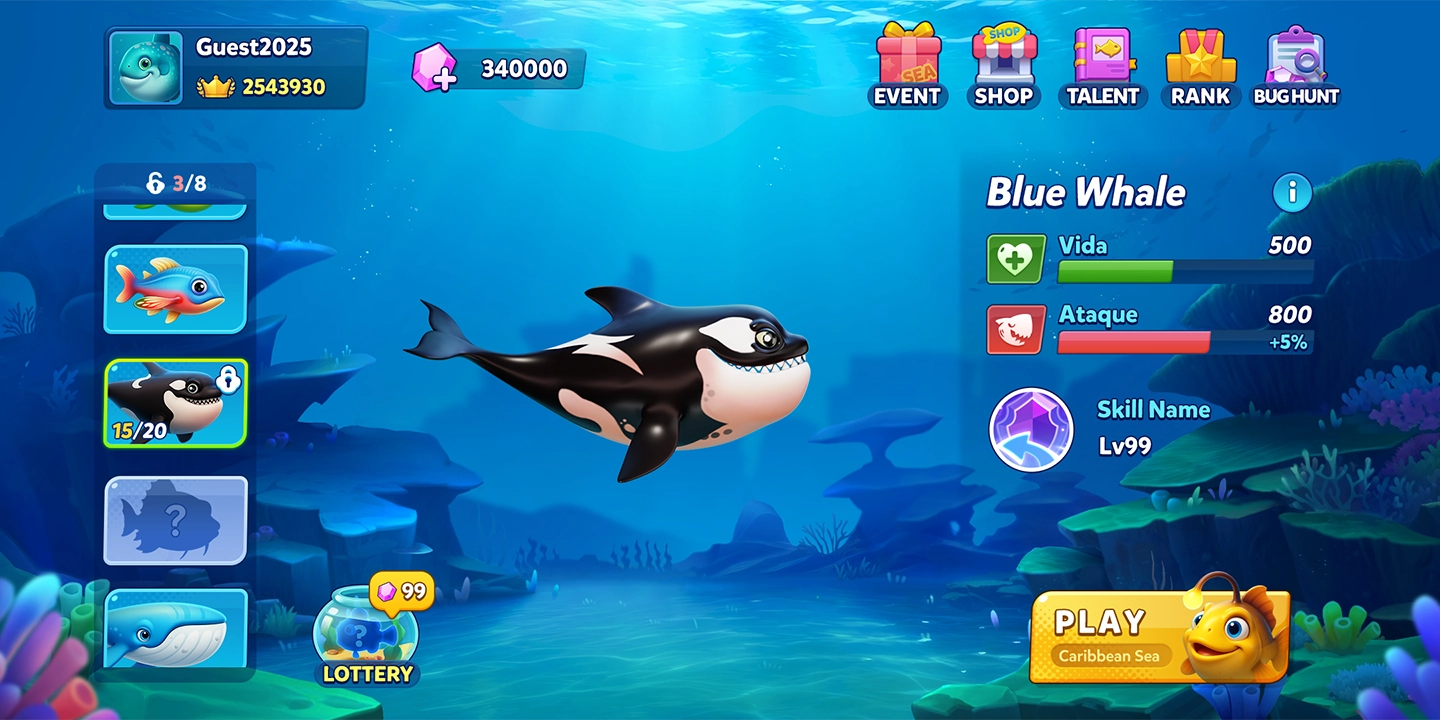1440x720 pixels.
Task: Select the colorful fish in the sidebar list
Action: [x=174, y=288]
